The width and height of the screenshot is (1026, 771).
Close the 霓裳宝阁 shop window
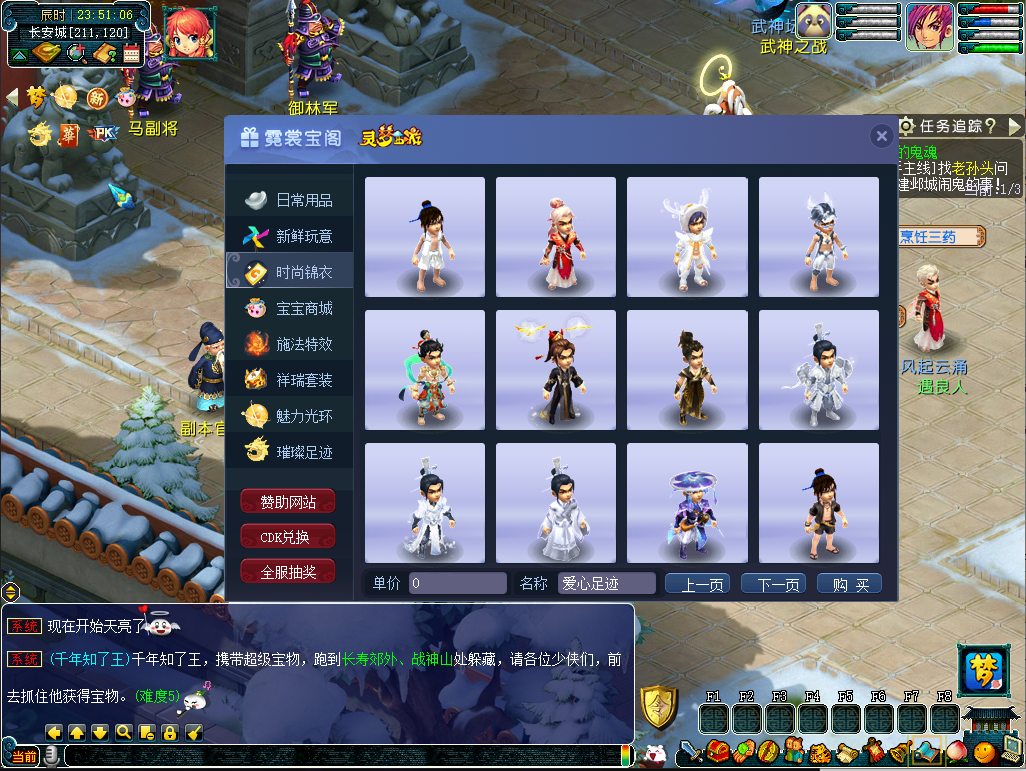881,136
